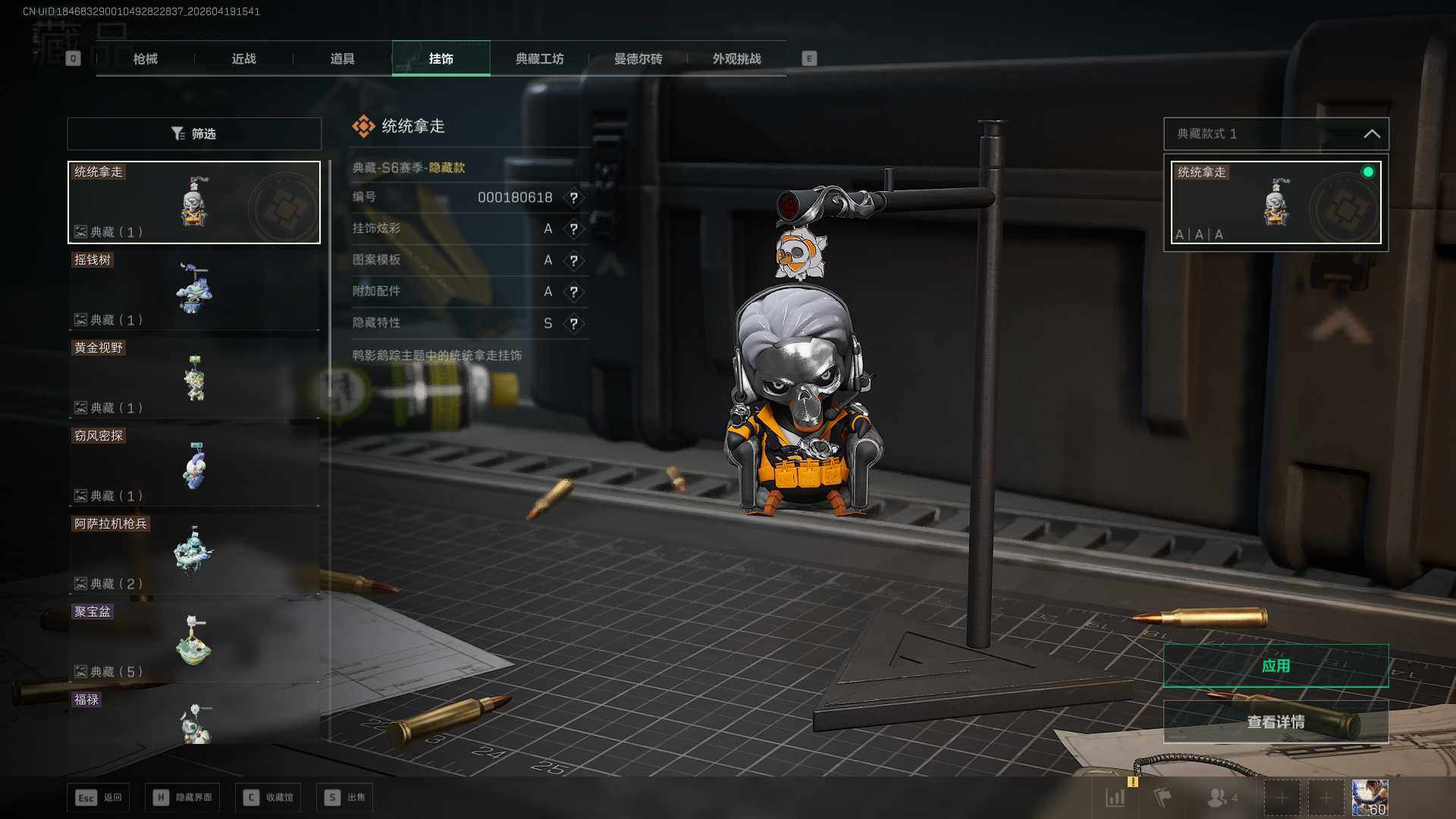Open the 外观挑战 tab
Screen dimensions: 1456x819
pyautogui.click(x=736, y=59)
